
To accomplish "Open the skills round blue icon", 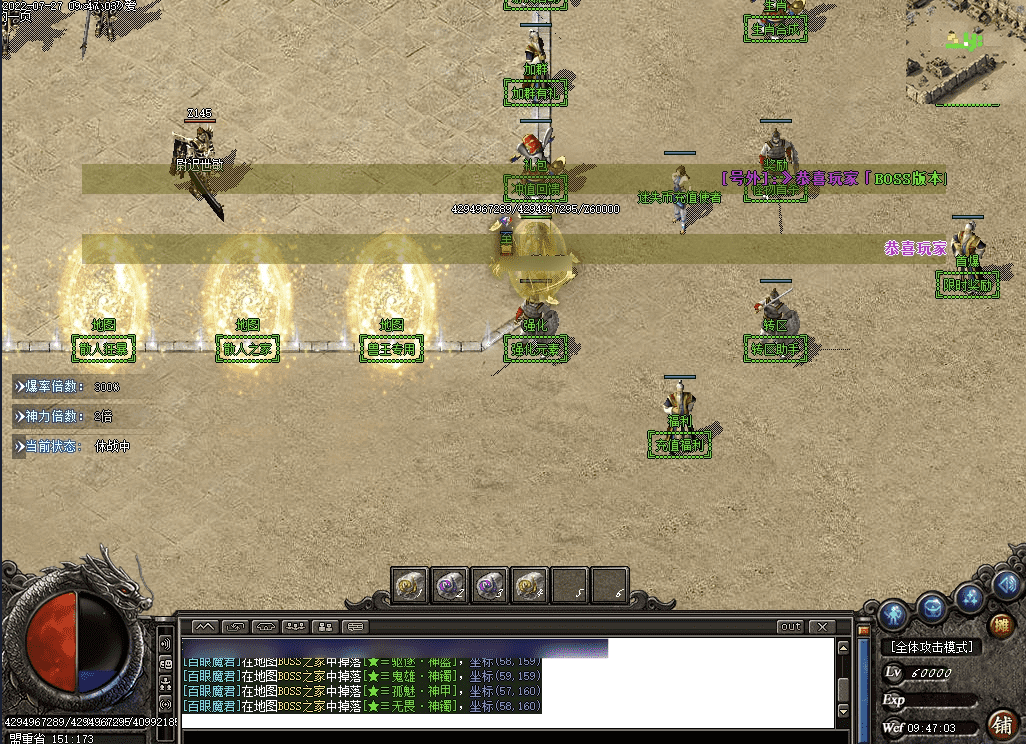I will (x=969, y=598).
